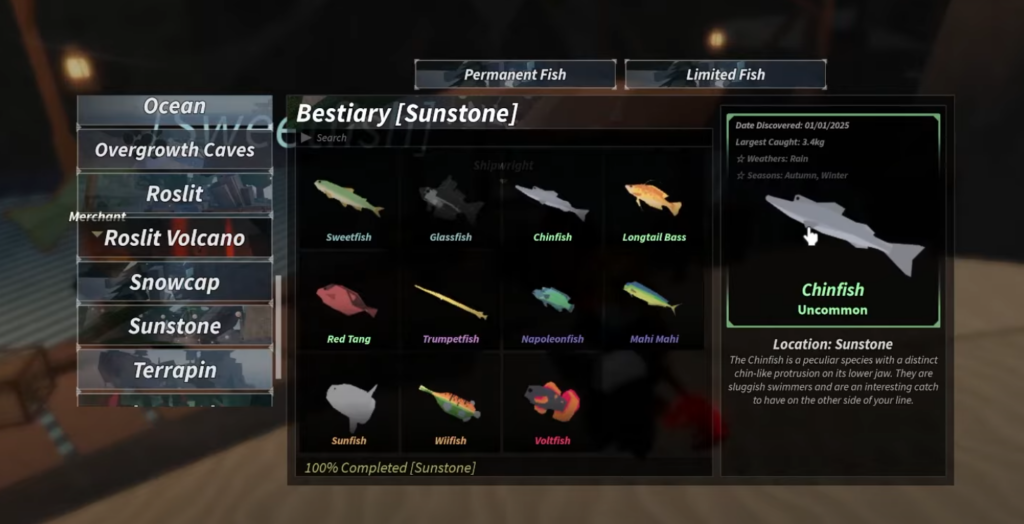Choose the Overgrowth Caves location
Viewport: 1024px width, 524px height.
click(x=175, y=150)
